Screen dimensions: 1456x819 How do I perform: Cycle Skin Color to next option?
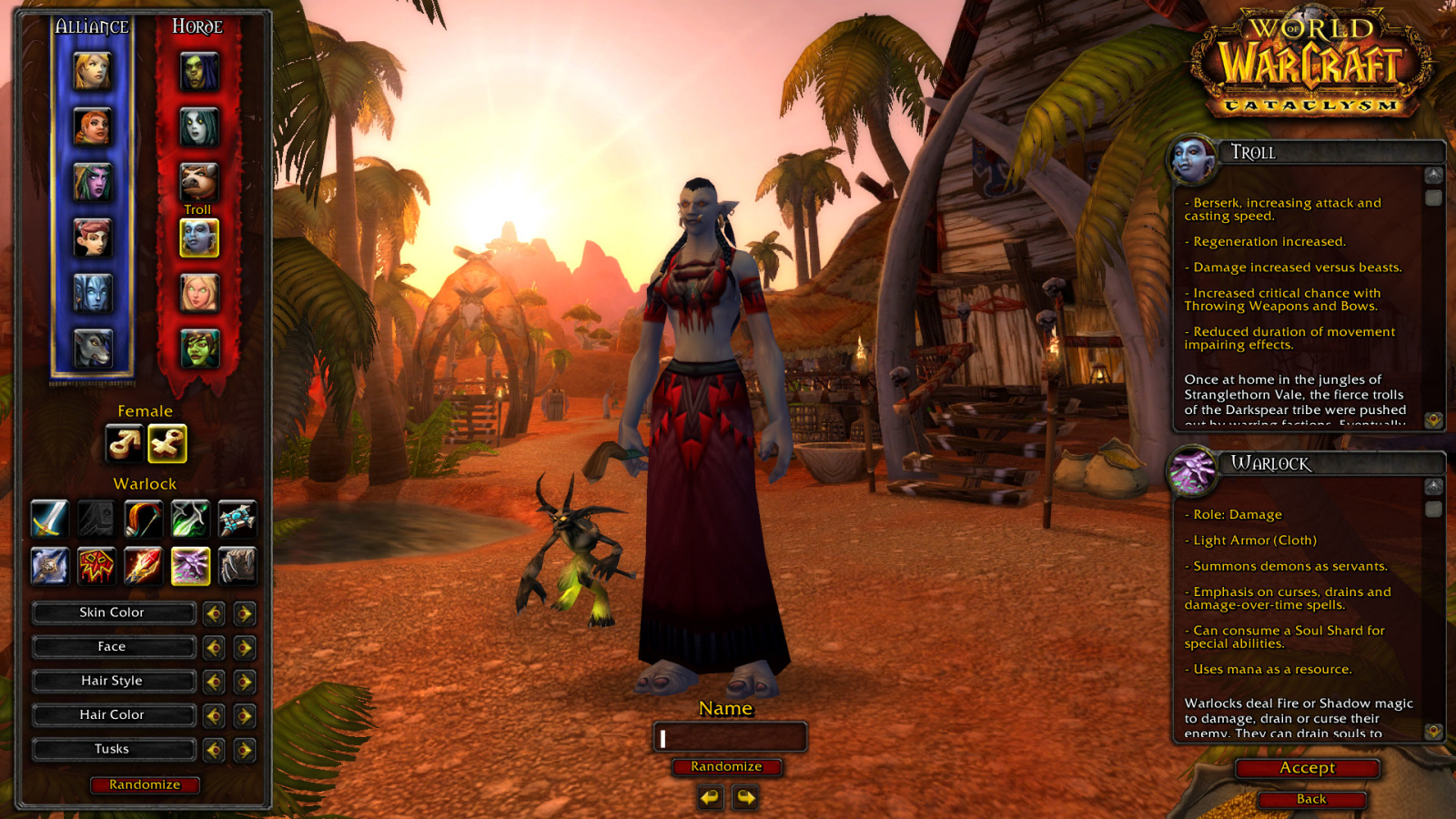point(244,613)
